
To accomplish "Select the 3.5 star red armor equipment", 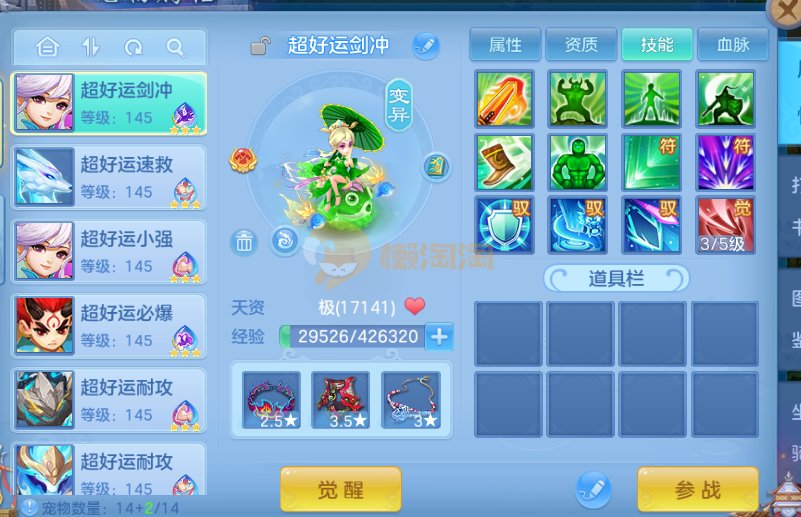I will coord(340,400).
